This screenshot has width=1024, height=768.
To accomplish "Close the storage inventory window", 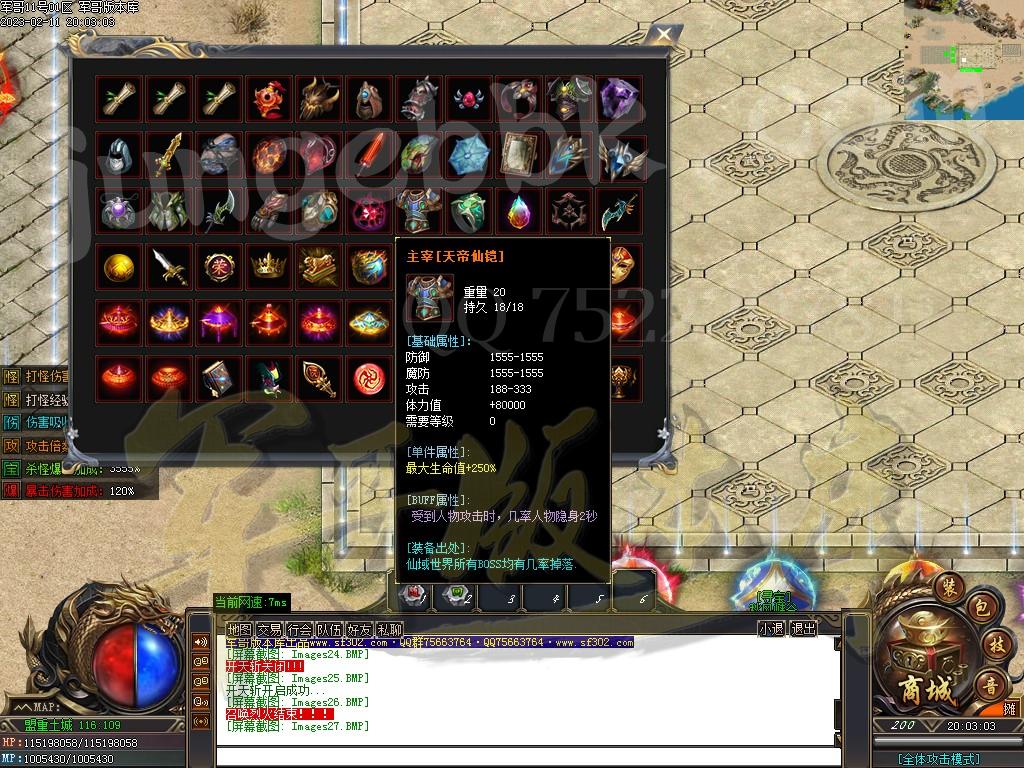I will coord(663,35).
